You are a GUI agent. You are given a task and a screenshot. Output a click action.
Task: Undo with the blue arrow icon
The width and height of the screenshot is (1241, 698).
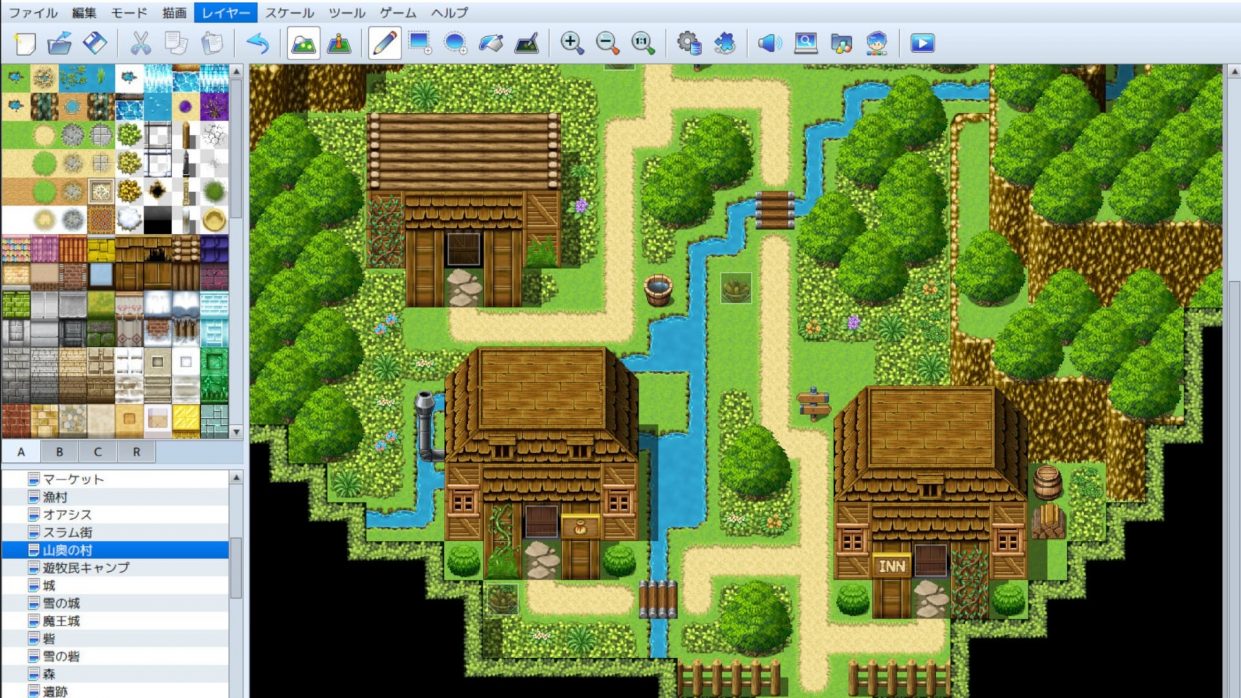tap(257, 44)
